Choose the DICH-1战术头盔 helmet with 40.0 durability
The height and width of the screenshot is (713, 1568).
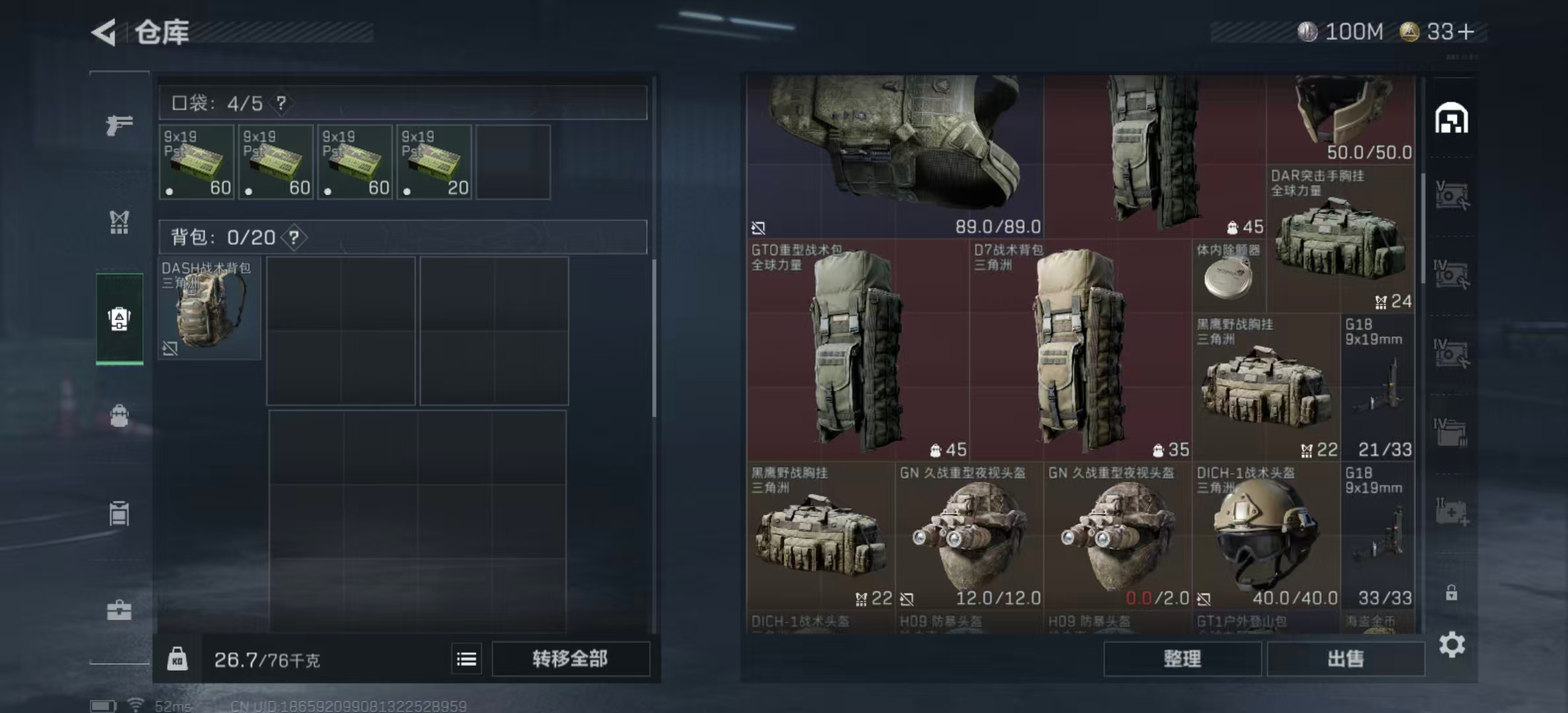[1265, 536]
